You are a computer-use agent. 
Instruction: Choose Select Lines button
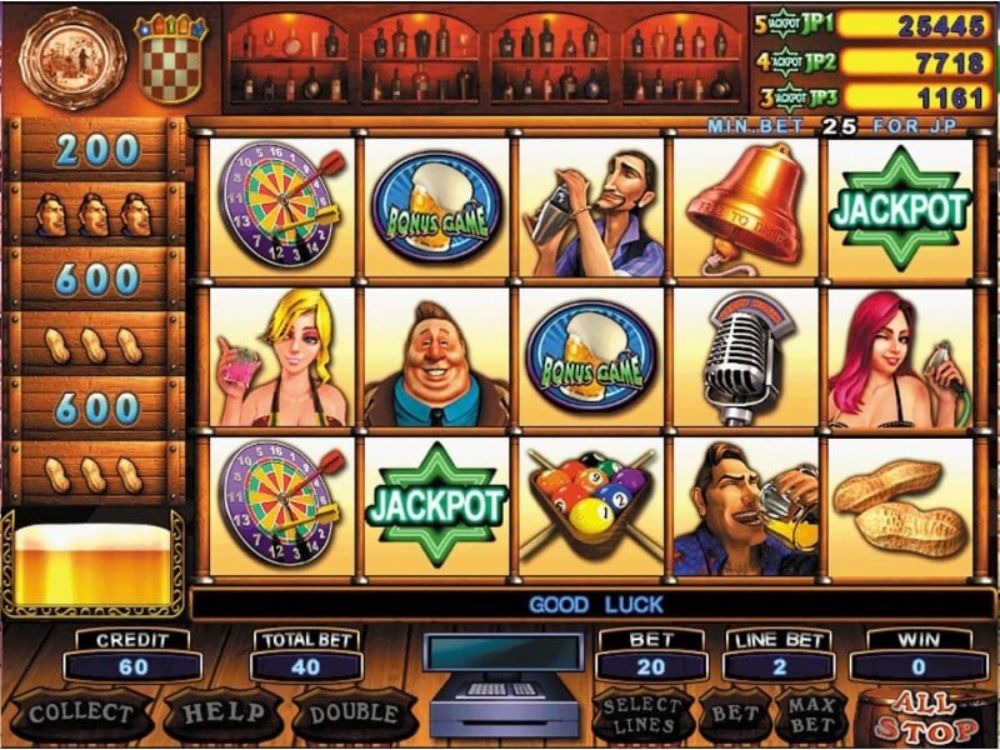(x=641, y=714)
